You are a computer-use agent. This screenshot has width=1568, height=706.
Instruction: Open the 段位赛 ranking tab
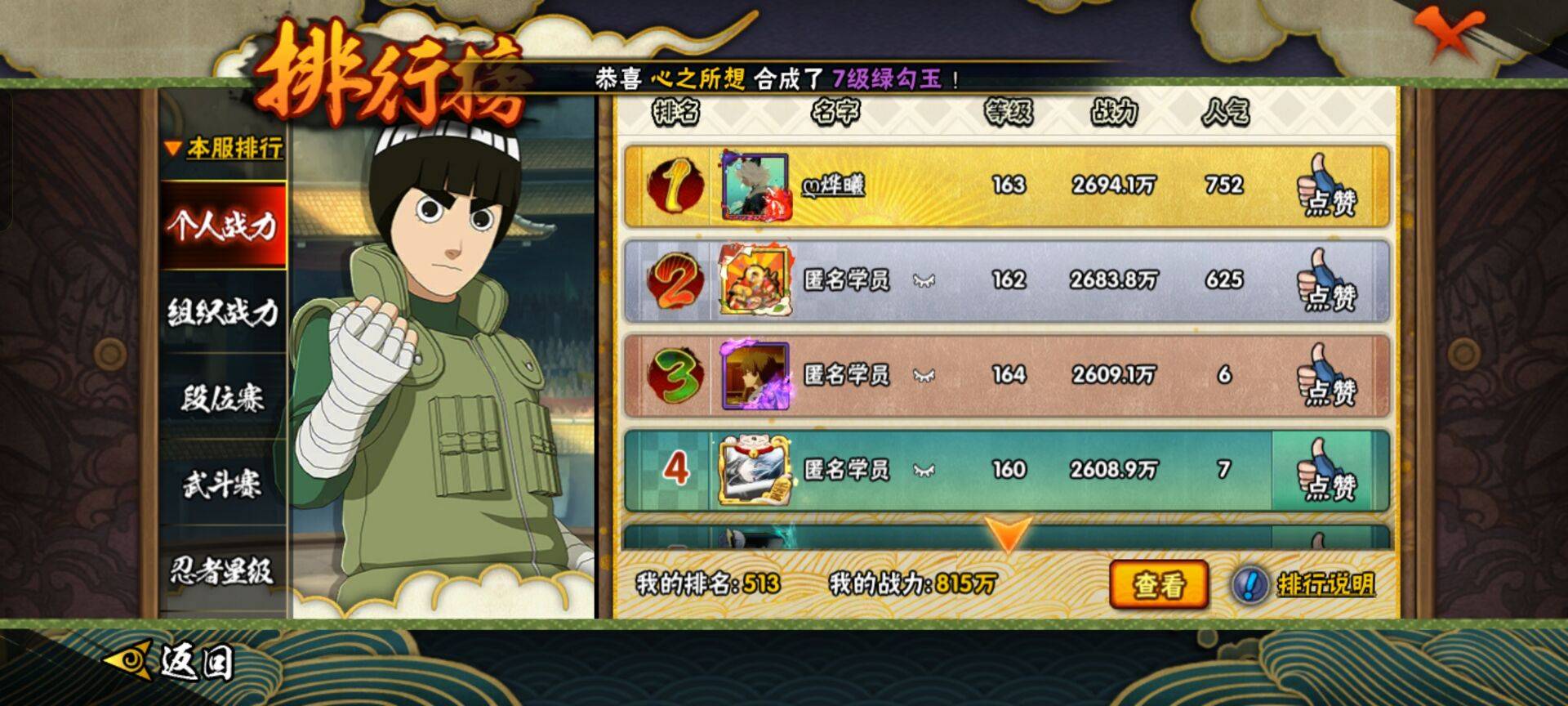point(223,399)
